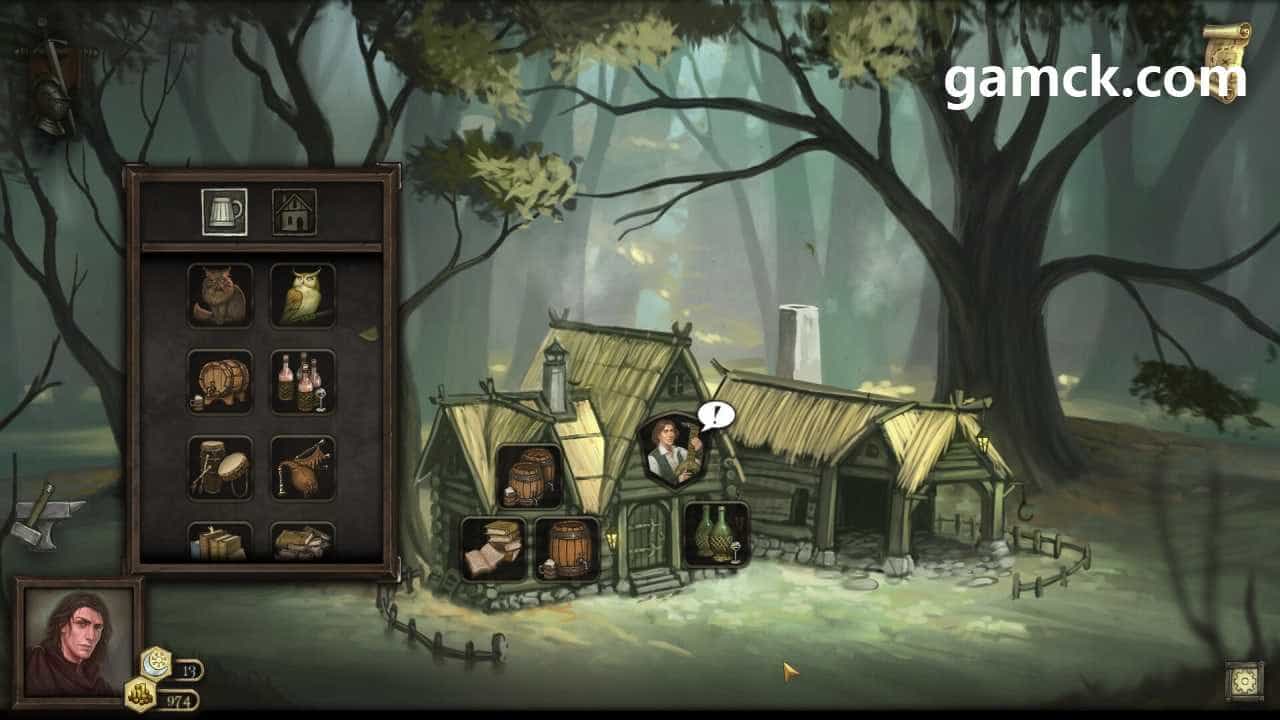Click the two-barrel slot on the tavern
Viewport: 1280px width, 720px height.
(x=529, y=477)
